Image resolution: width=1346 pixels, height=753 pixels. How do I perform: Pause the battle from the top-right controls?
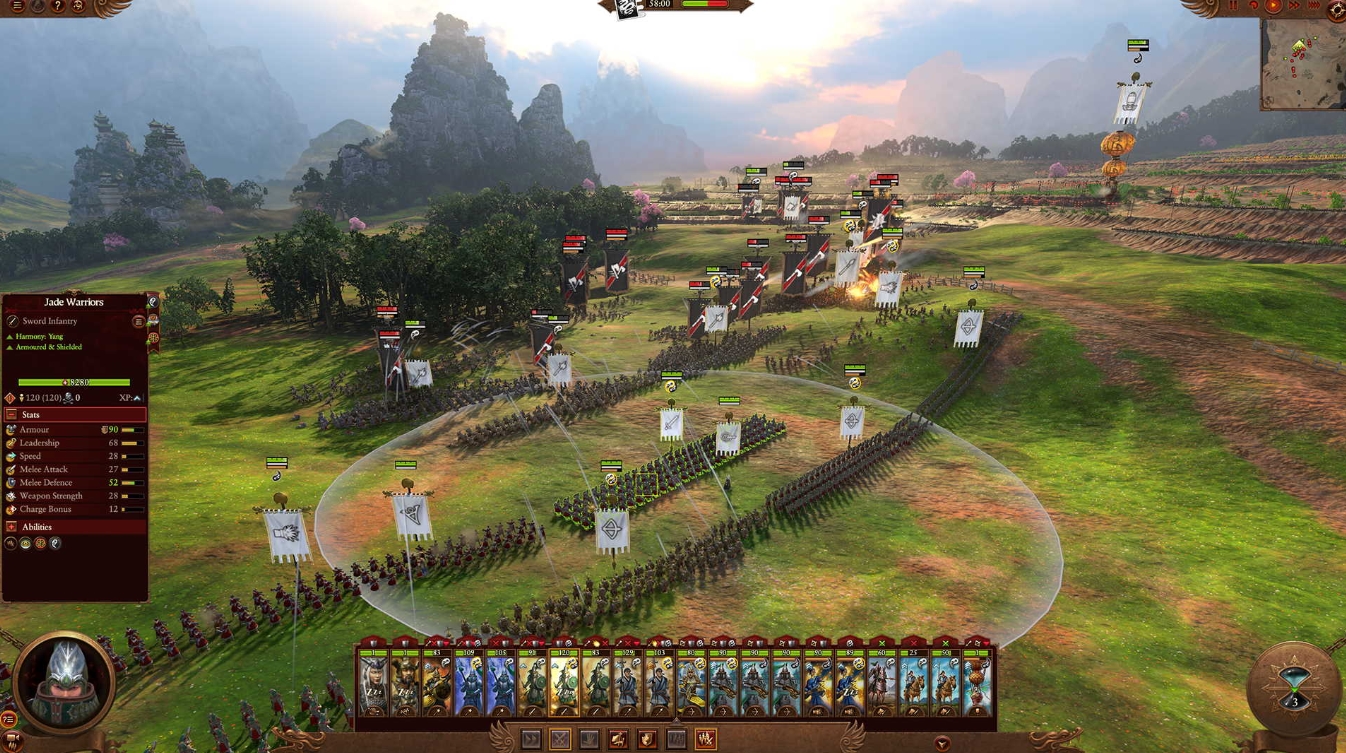click(1234, 6)
